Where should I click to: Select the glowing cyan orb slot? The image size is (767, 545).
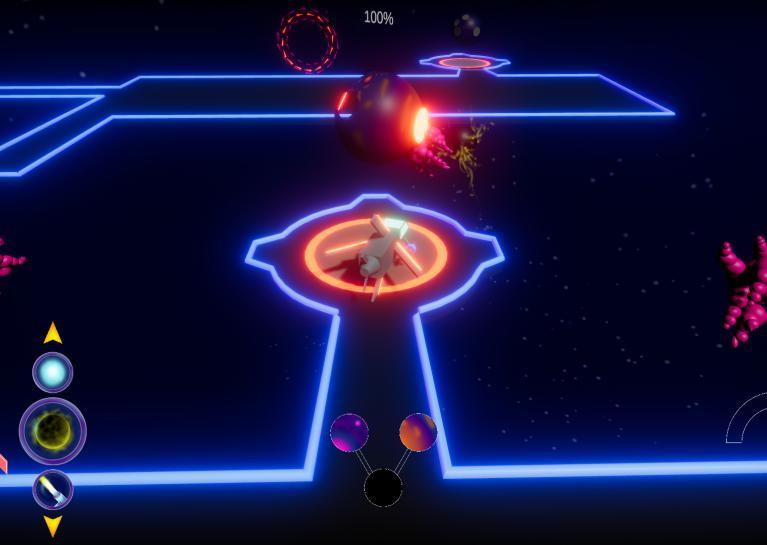coord(53,372)
